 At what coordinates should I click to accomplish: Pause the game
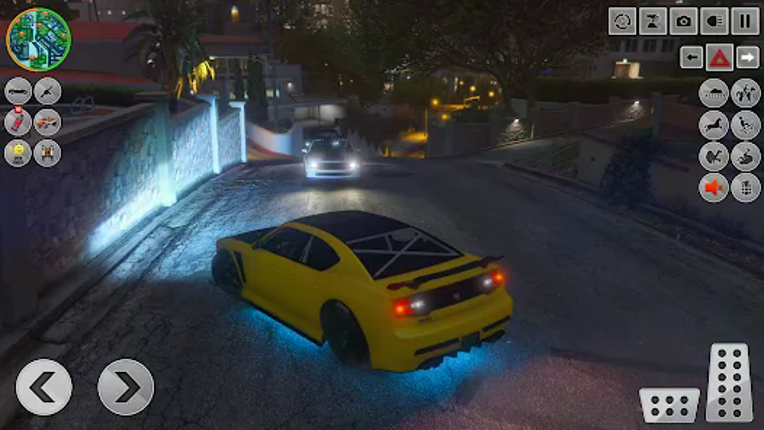tap(745, 21)
